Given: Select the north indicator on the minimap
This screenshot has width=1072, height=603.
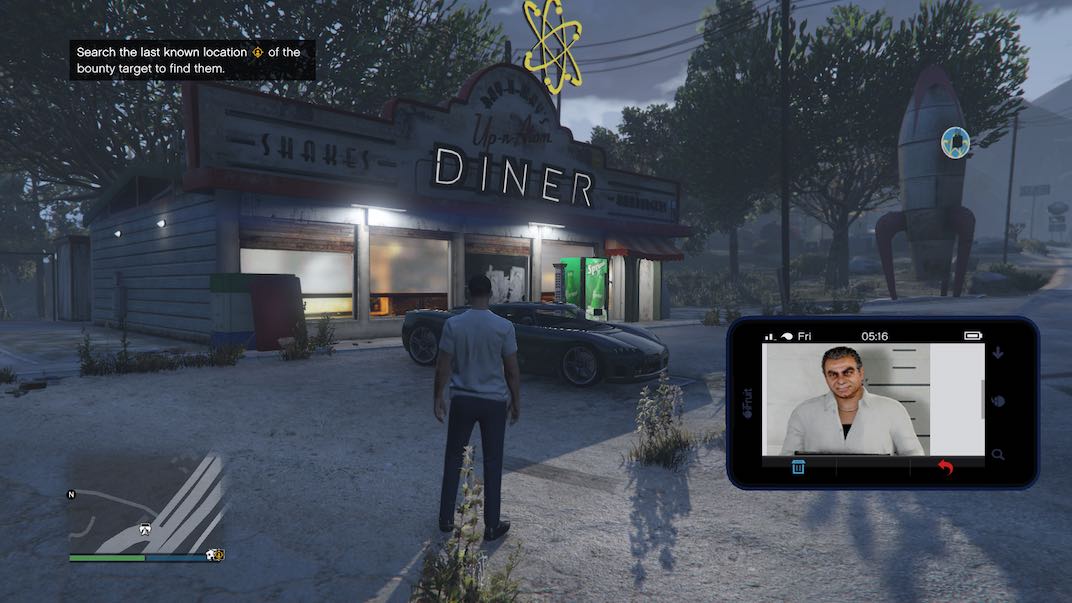Looking at the screenshot, I should (71, 494).
